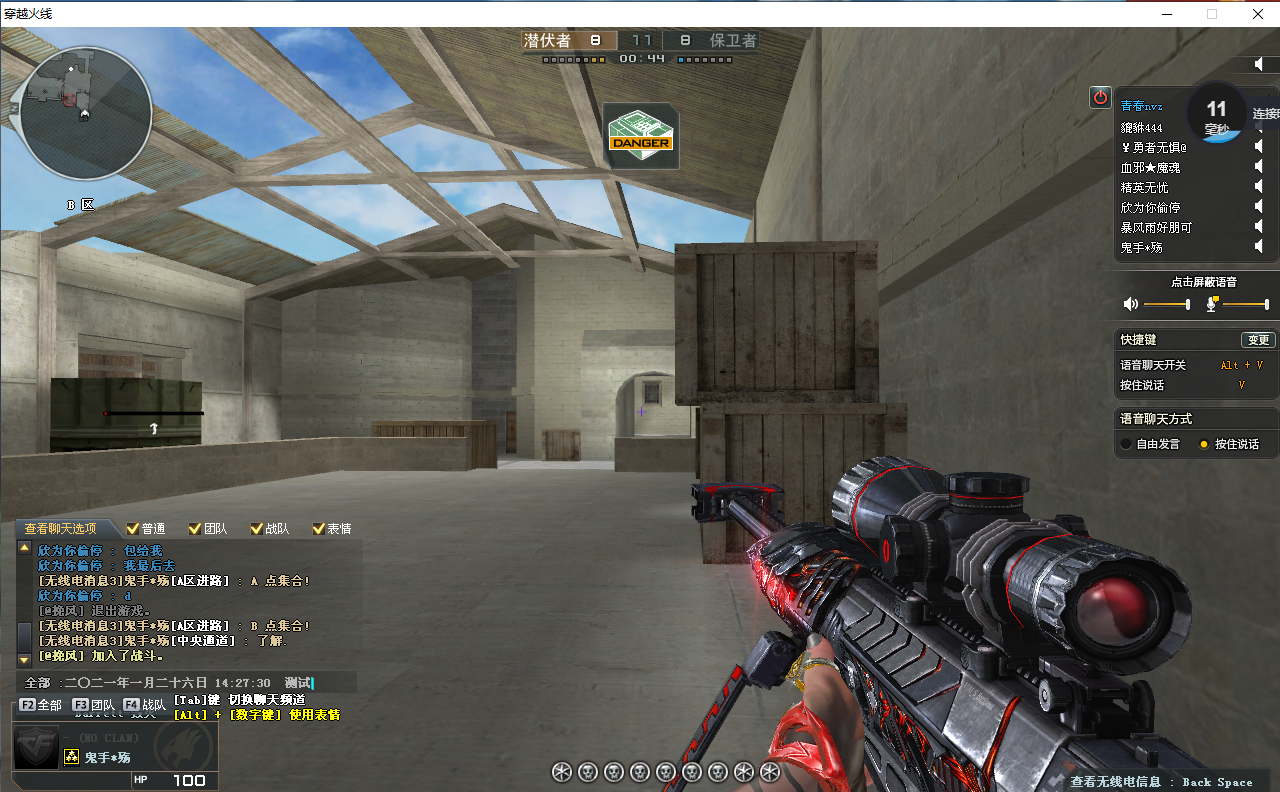Screen dimensions: 1280x792
Task: Mute player 鬼手*殇 in voice list
Action: click(1259, 247)
